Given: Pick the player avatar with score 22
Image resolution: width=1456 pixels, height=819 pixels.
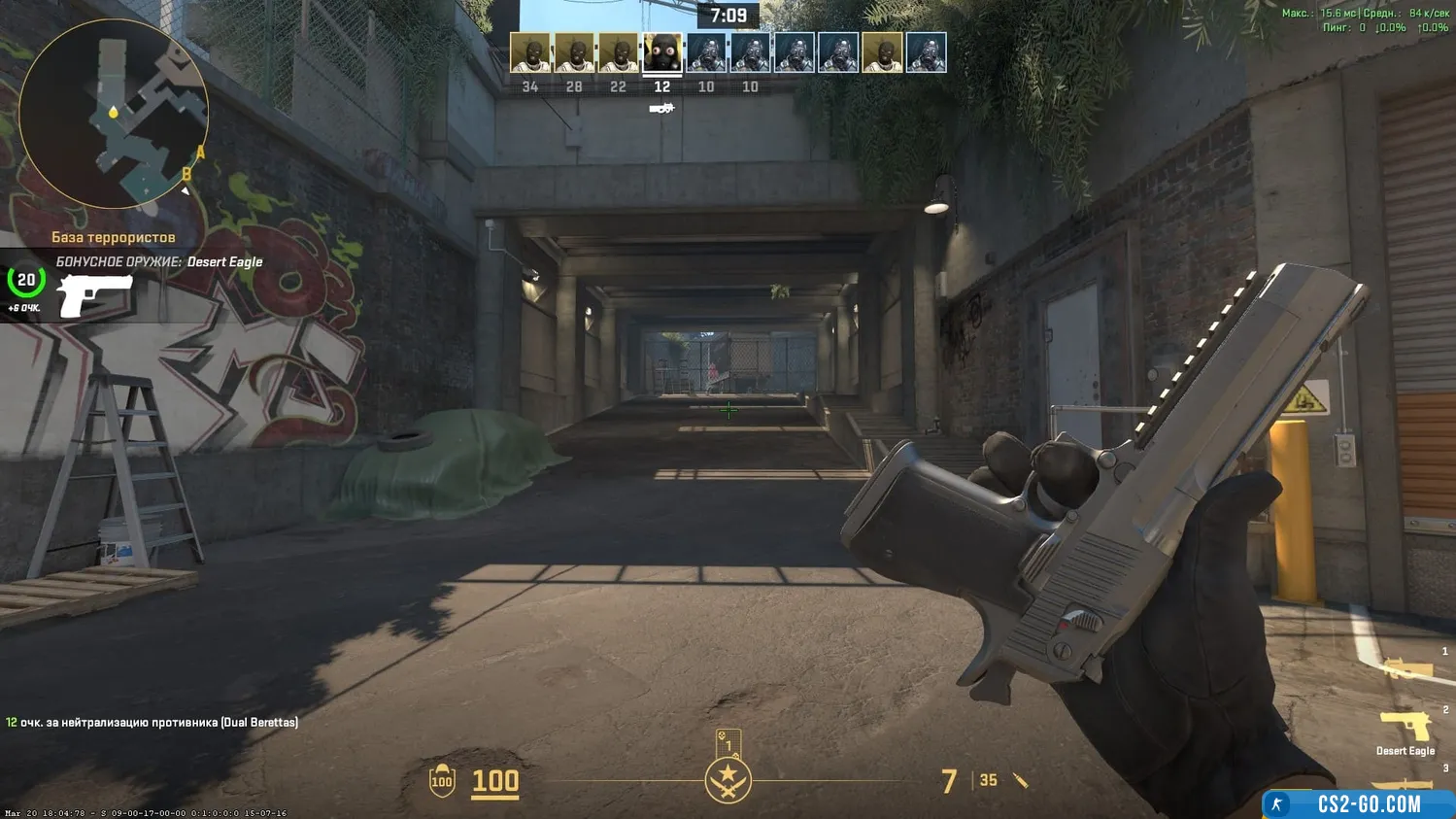Looking at the screenshot, I should point(618,53).
